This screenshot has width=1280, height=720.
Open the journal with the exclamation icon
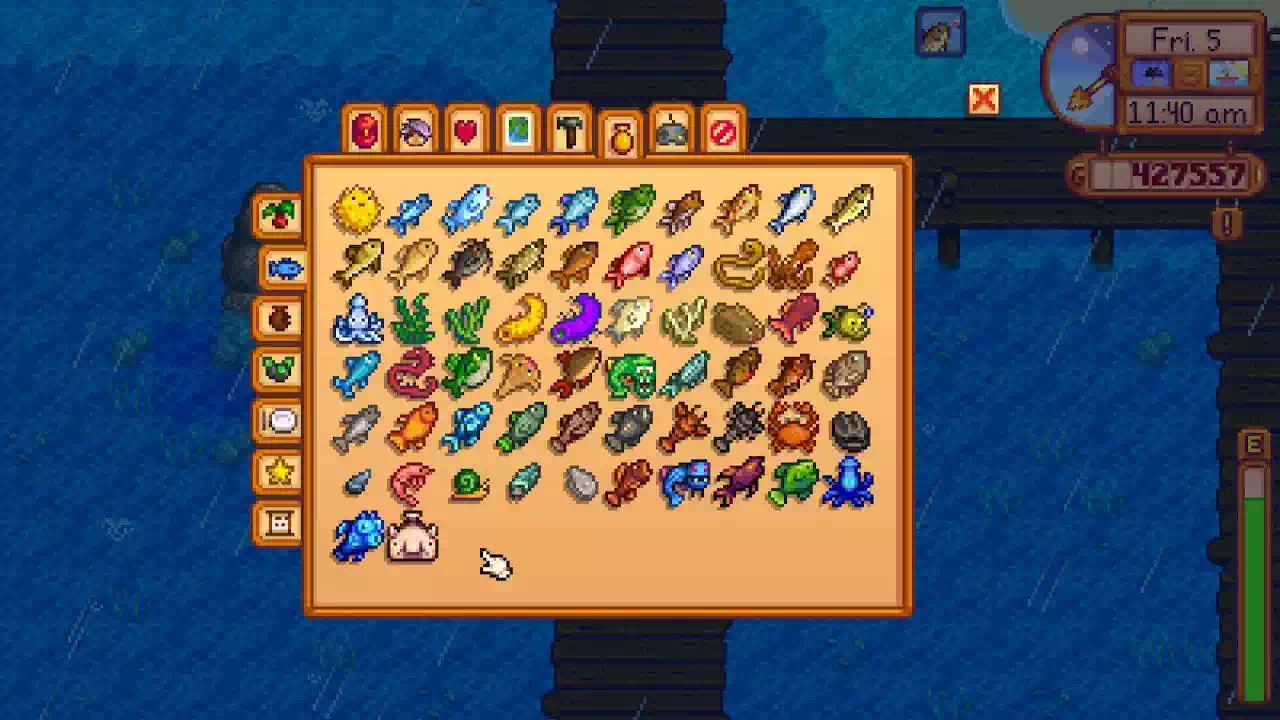coord(1227,222)
